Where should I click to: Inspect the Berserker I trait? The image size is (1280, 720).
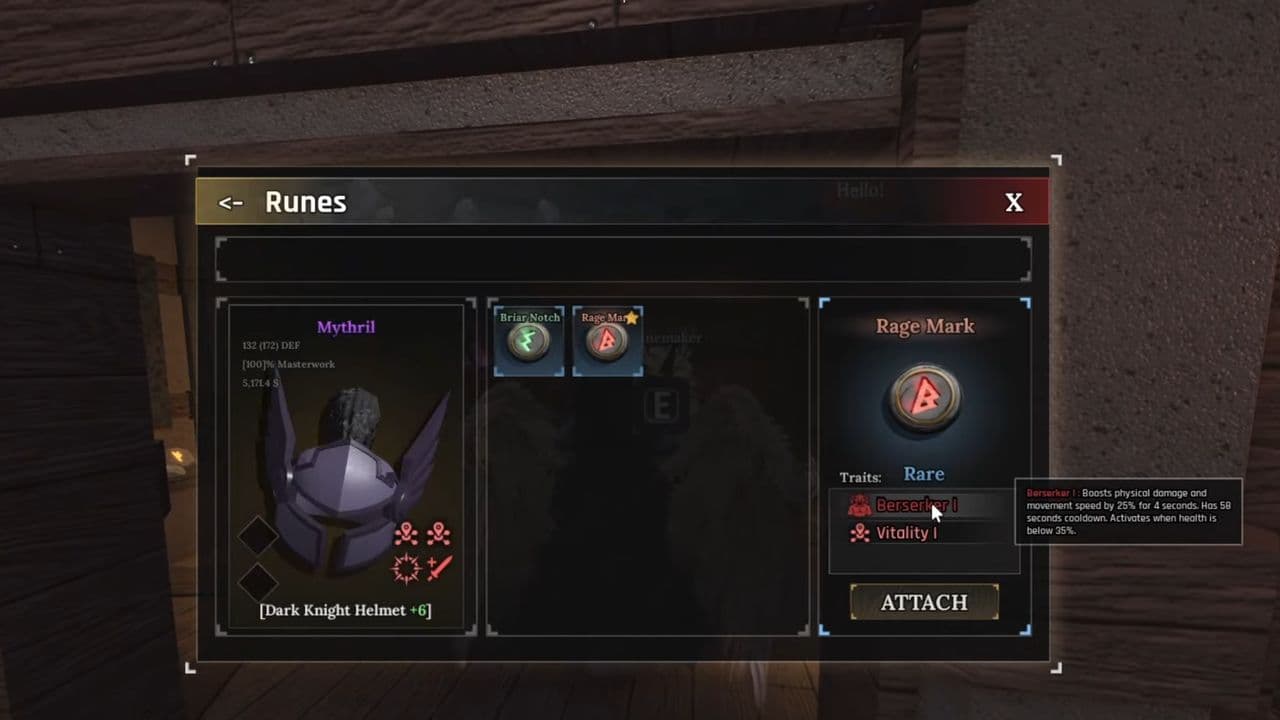[x=915, y=505]
